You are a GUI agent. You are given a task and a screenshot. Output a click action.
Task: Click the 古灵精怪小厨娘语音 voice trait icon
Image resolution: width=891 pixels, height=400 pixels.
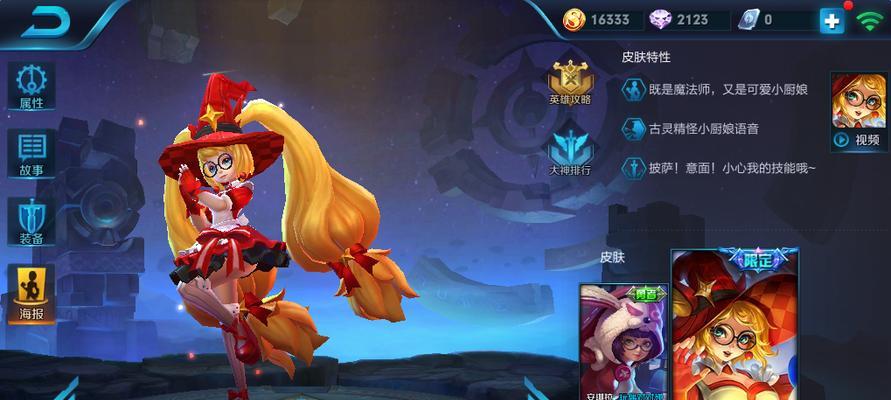tap(634, 129)
